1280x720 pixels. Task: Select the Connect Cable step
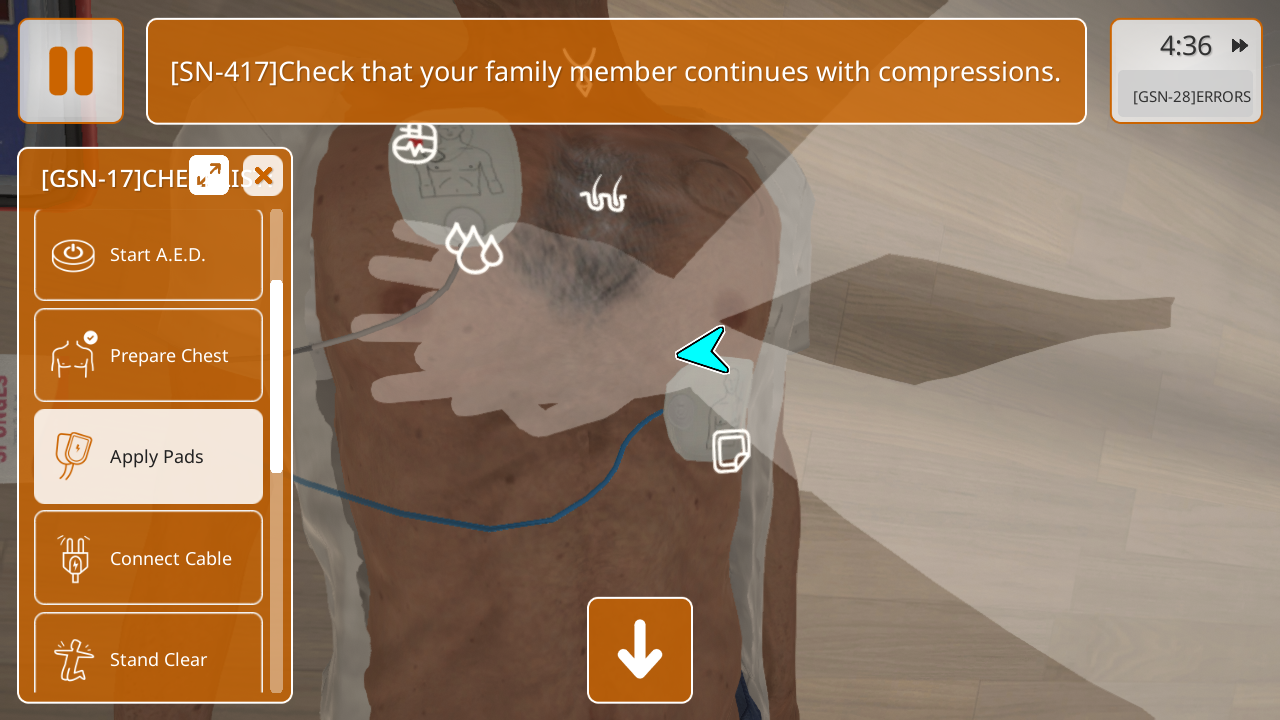148,558
